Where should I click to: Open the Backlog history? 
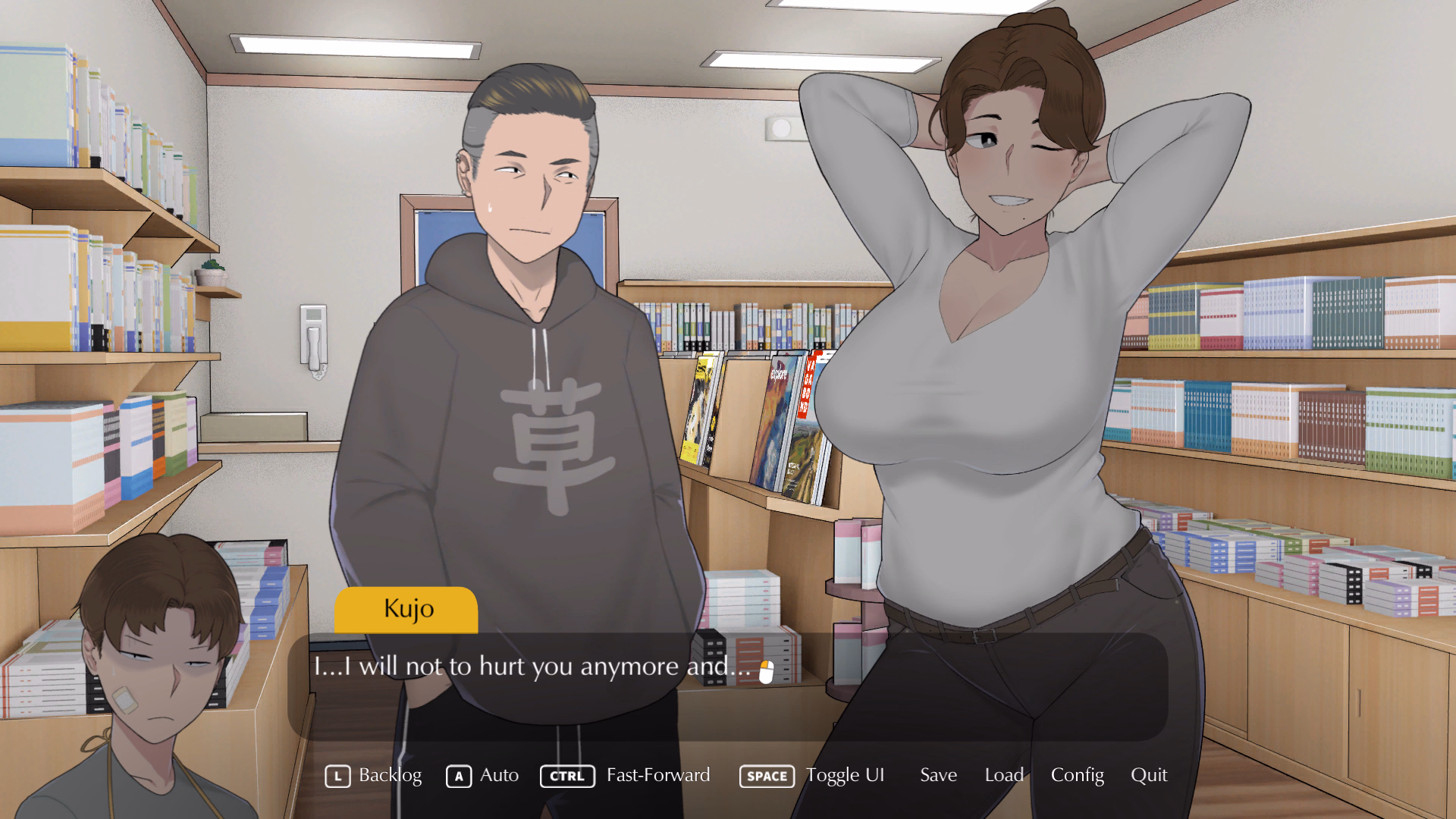pos(390,775)
